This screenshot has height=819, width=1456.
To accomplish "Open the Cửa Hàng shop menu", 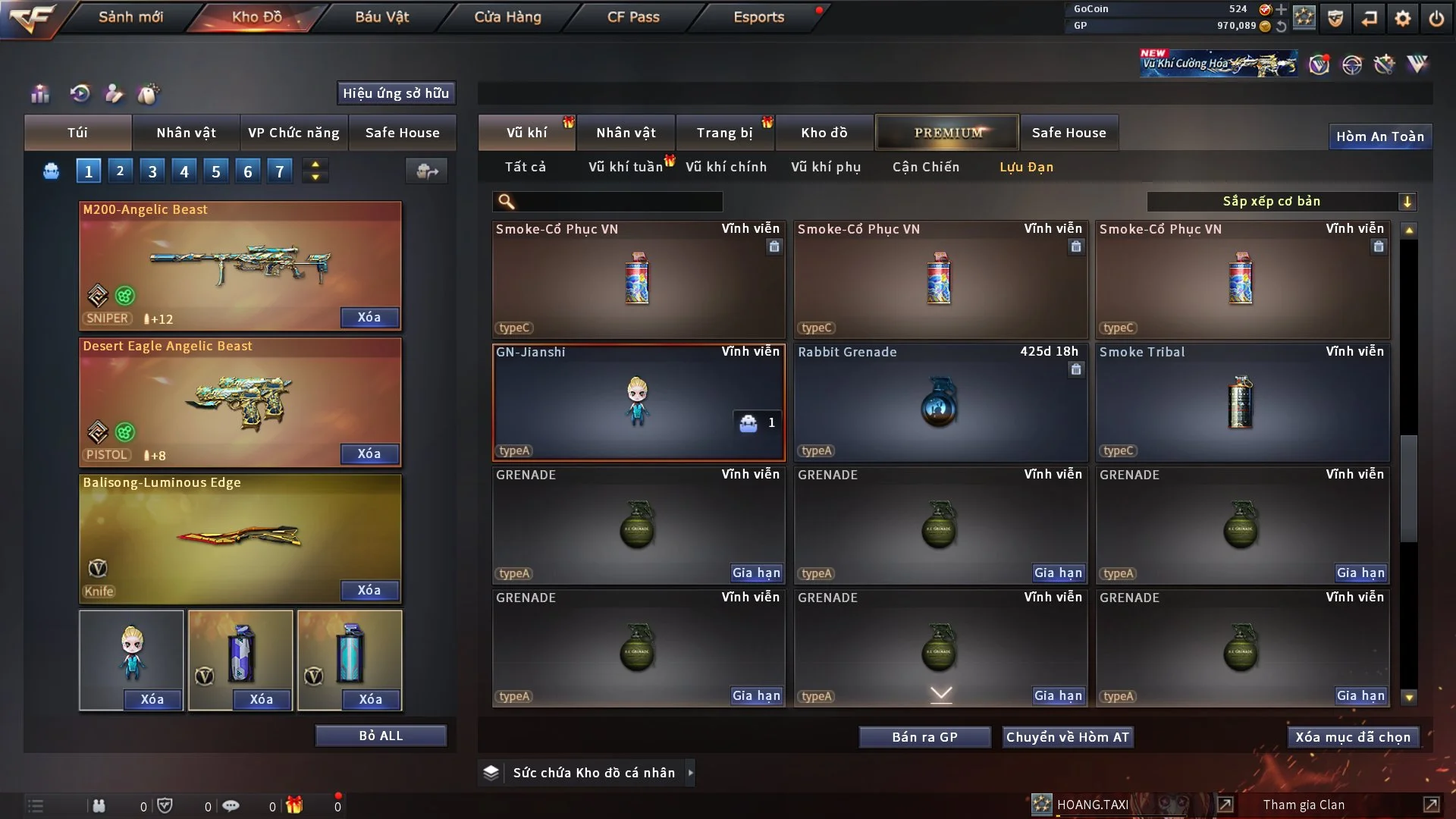I will click(507, 17).
